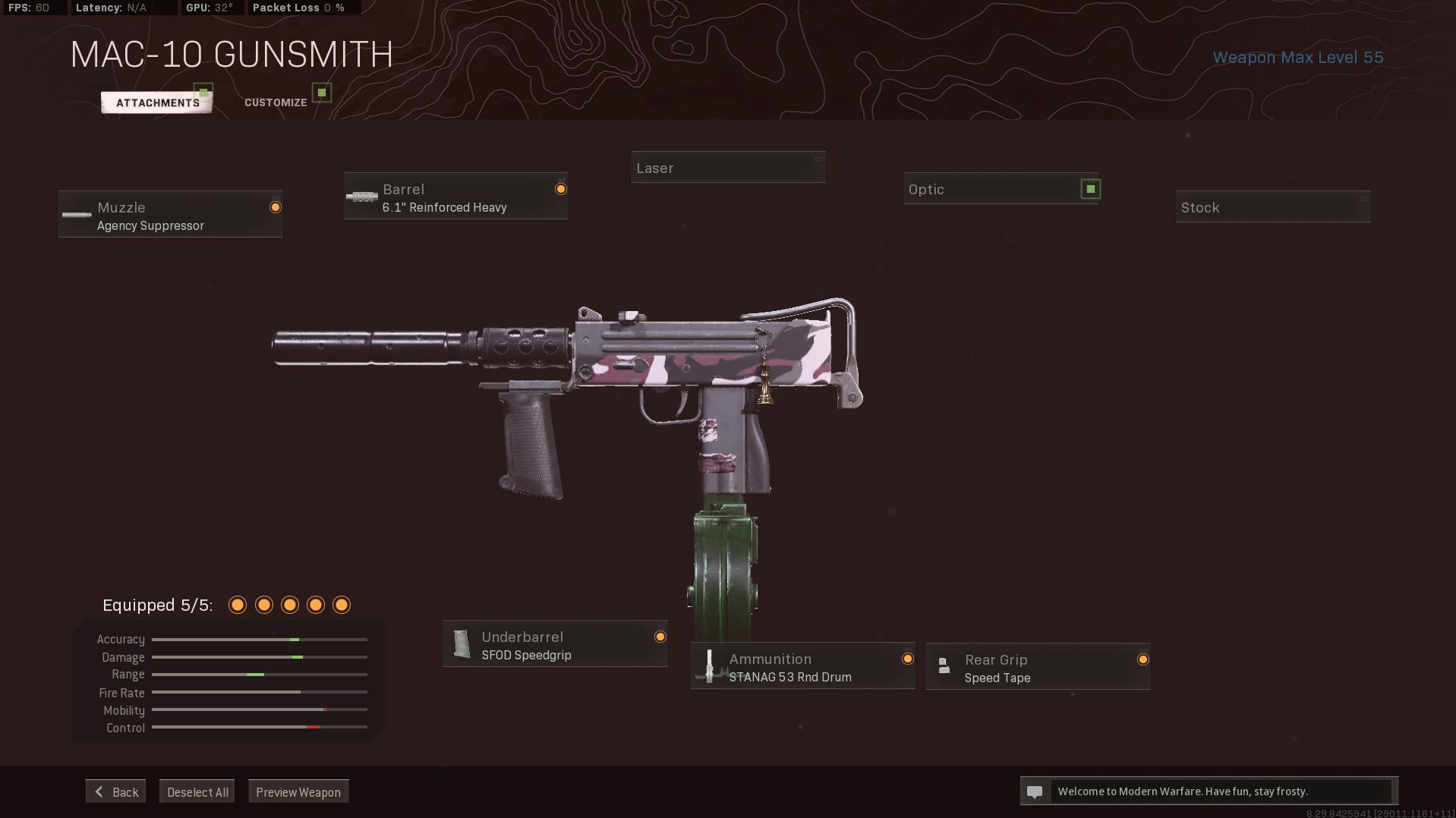Go back with the Back button
The width and height of the screenshot is (1456, 818).
tap(115, 791)
